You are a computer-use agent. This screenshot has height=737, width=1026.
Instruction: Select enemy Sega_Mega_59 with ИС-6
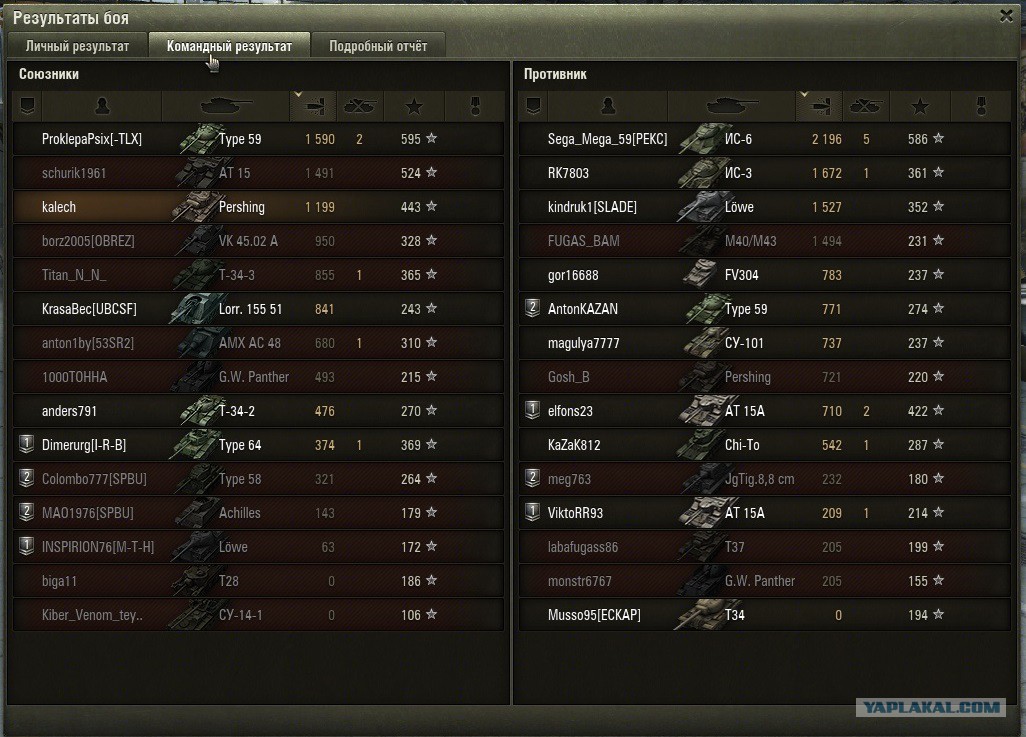[x=607, y=139]
